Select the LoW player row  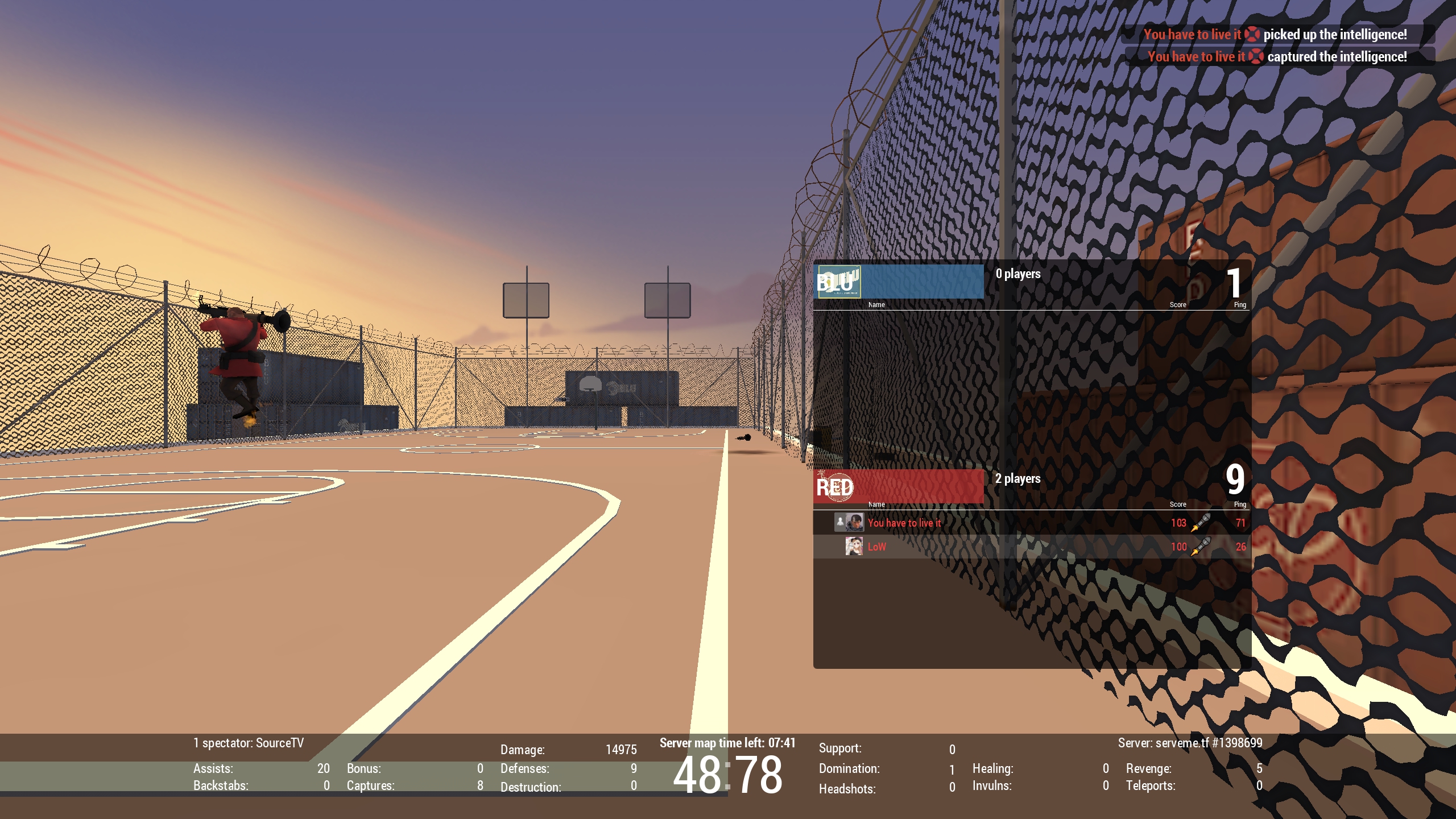click(1031, 547)
